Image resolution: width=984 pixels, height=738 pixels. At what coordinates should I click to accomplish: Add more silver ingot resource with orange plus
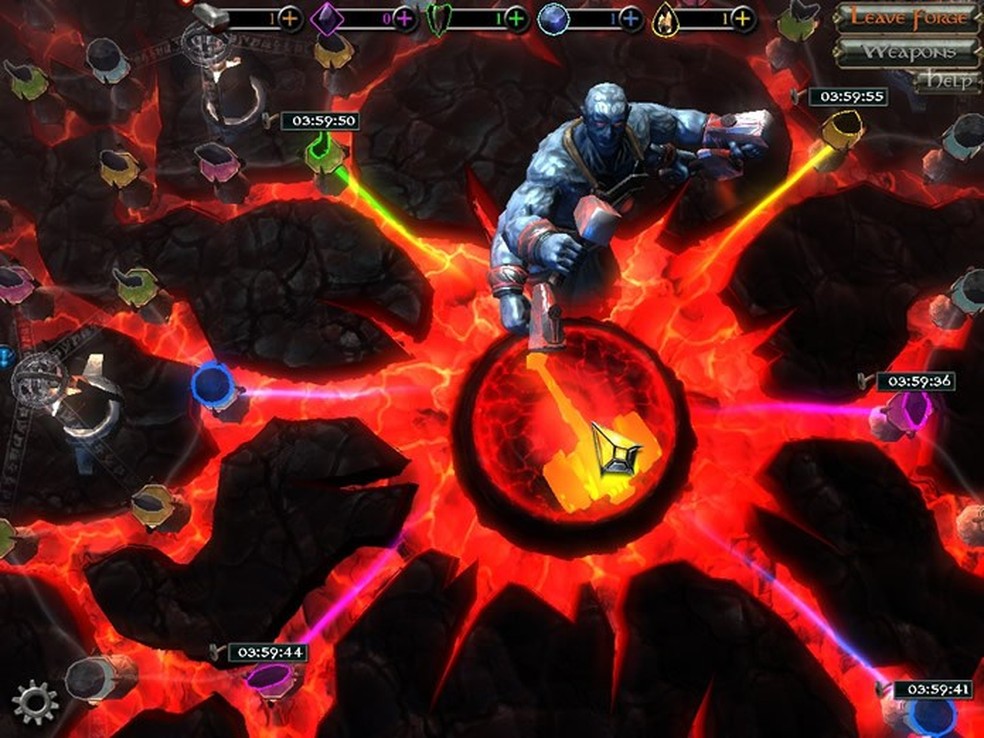pyautogui.click(x=290, y=18)
